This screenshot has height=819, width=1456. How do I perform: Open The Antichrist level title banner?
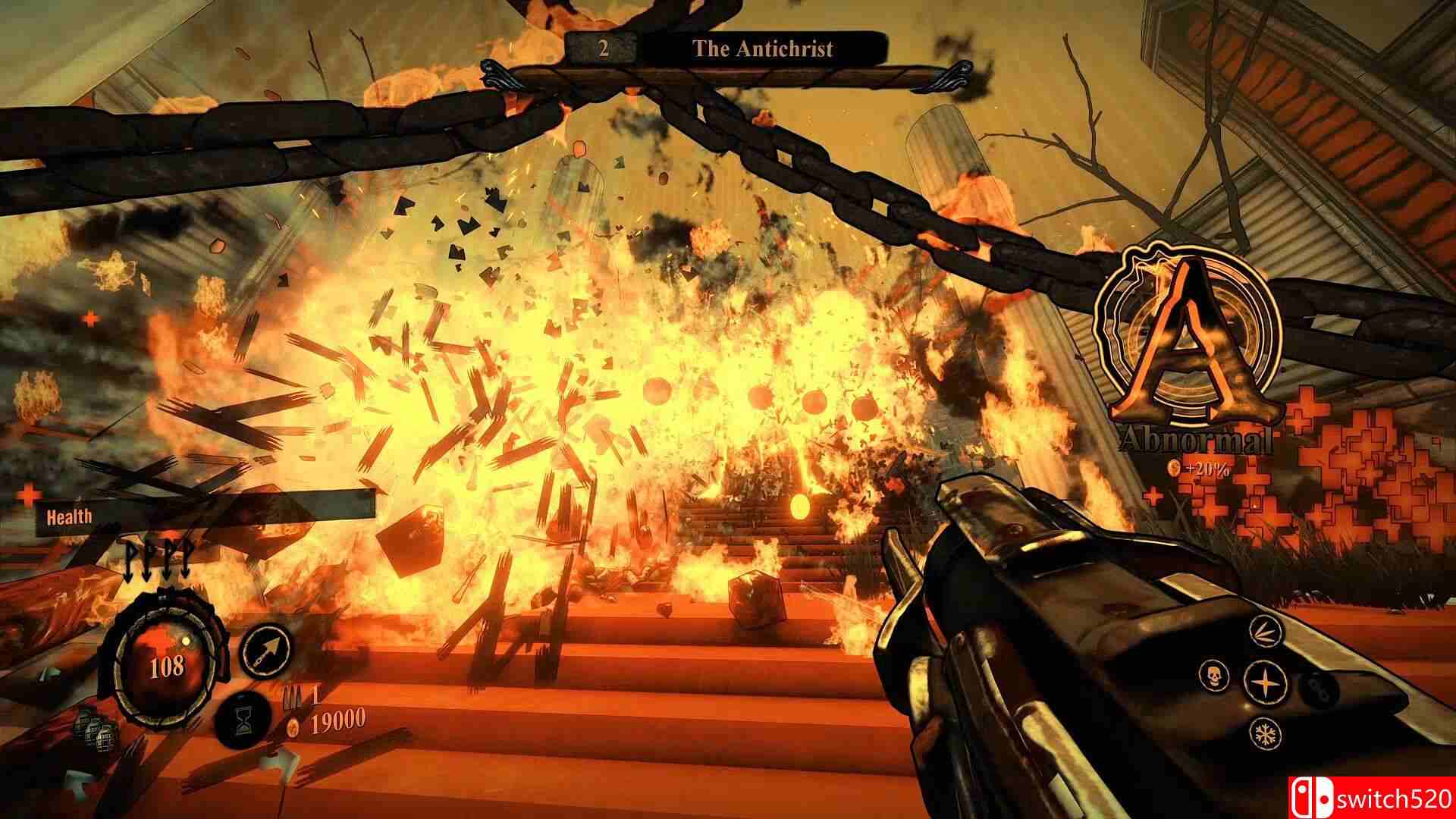[763, 49]
